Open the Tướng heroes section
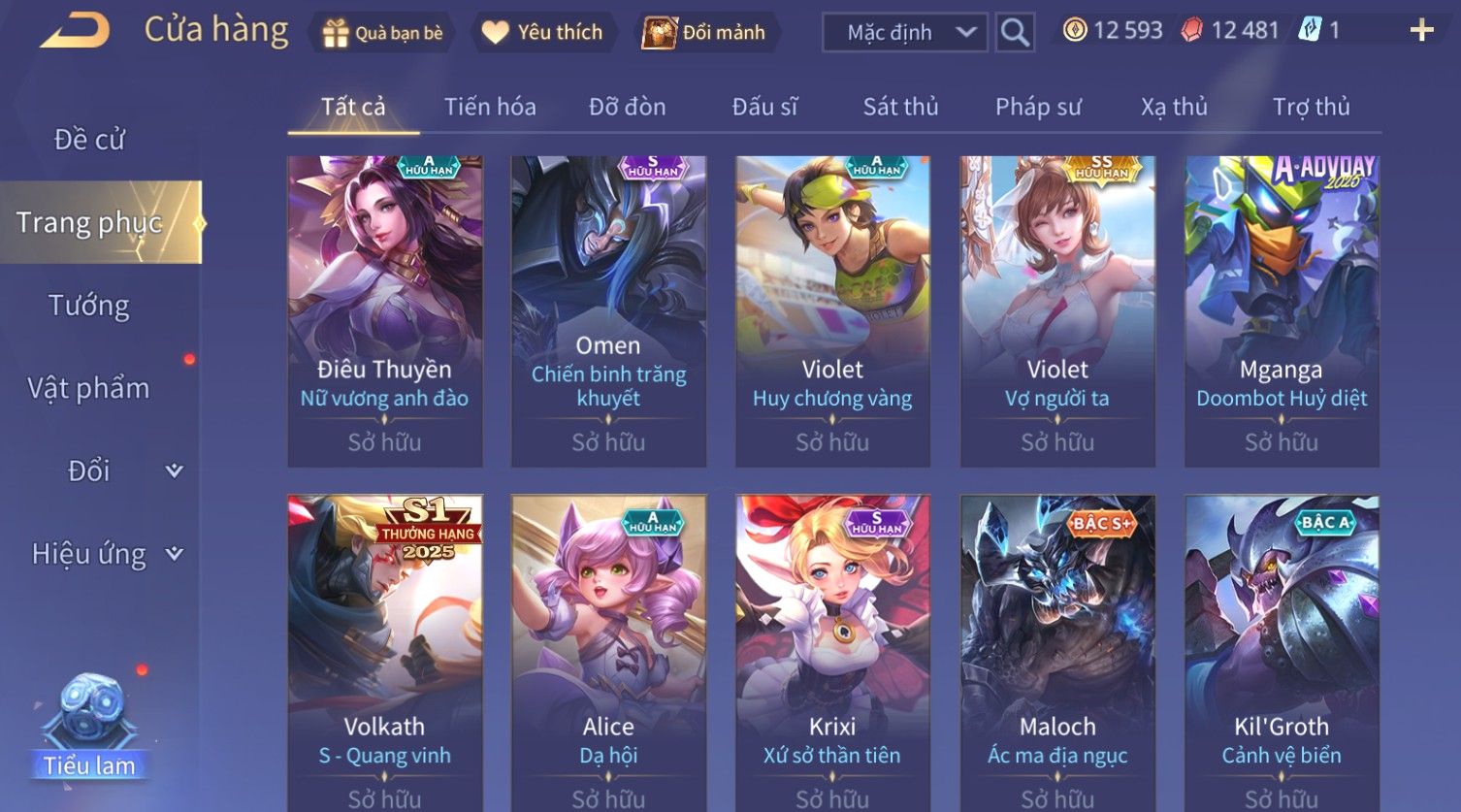 [x=89, y=306]
